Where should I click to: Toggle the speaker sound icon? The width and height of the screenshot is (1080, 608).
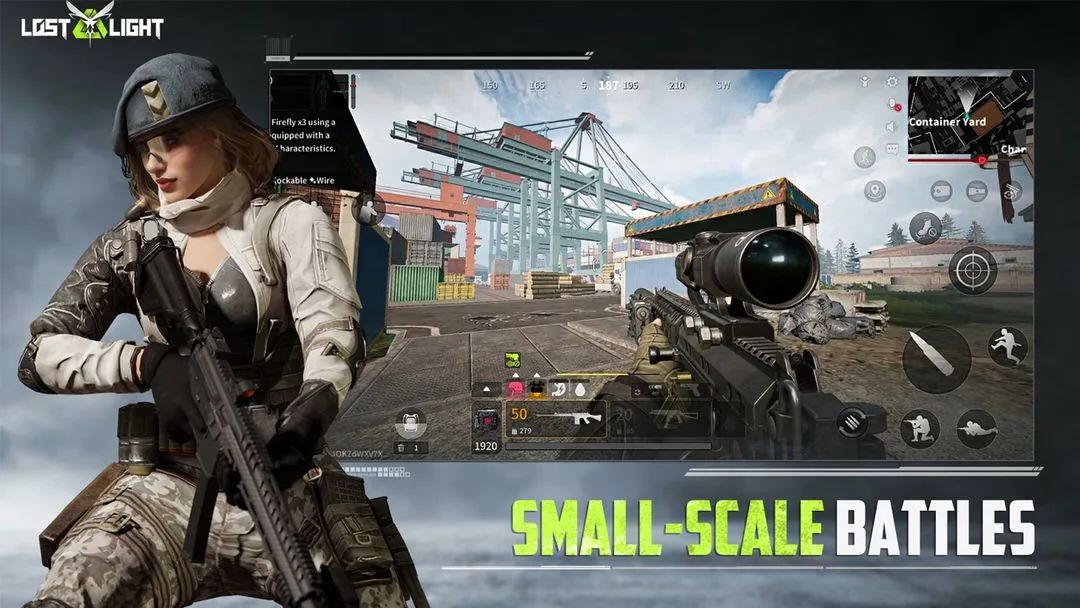[892, 127]
